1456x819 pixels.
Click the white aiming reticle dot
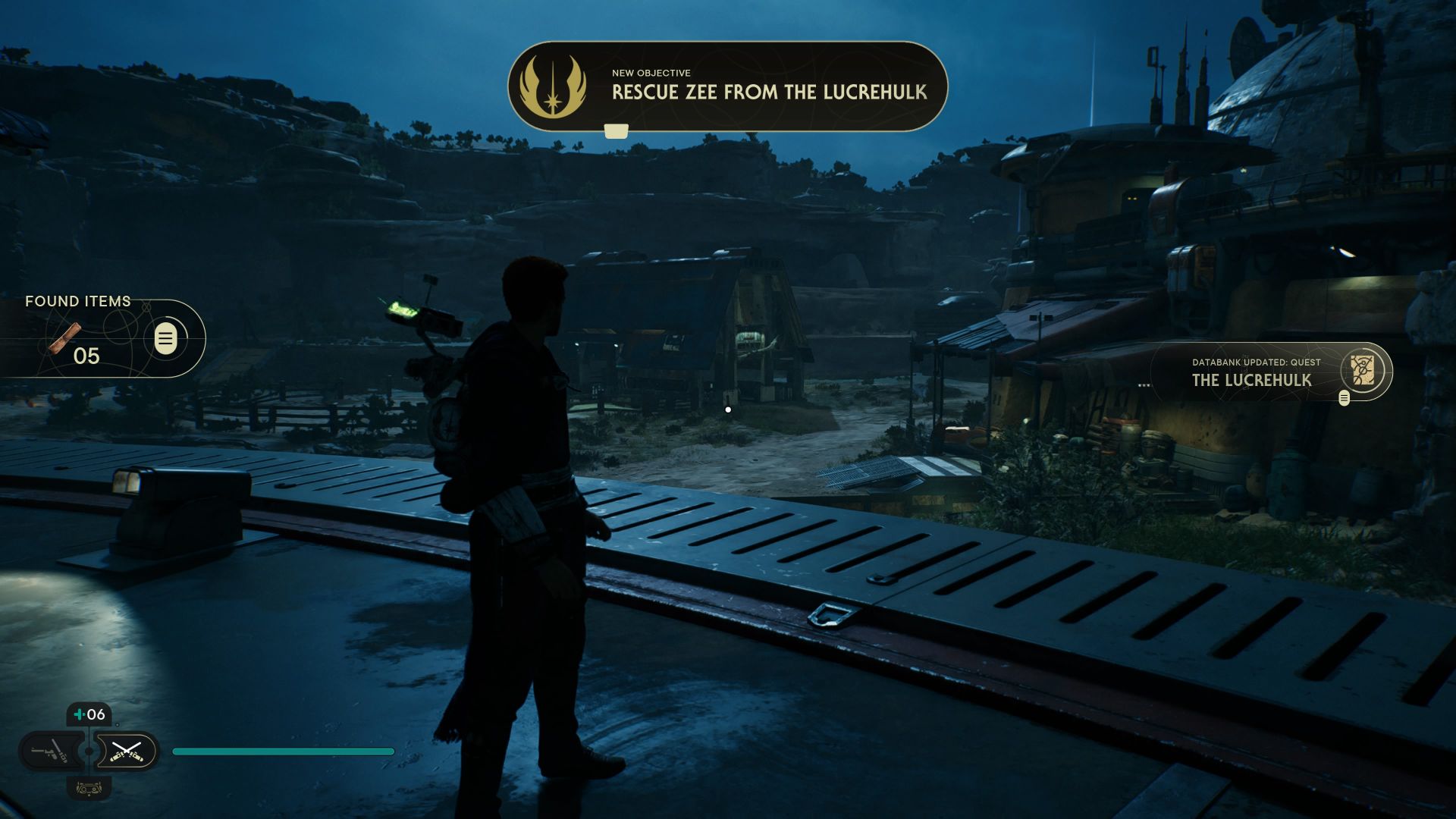click(729, 409)
